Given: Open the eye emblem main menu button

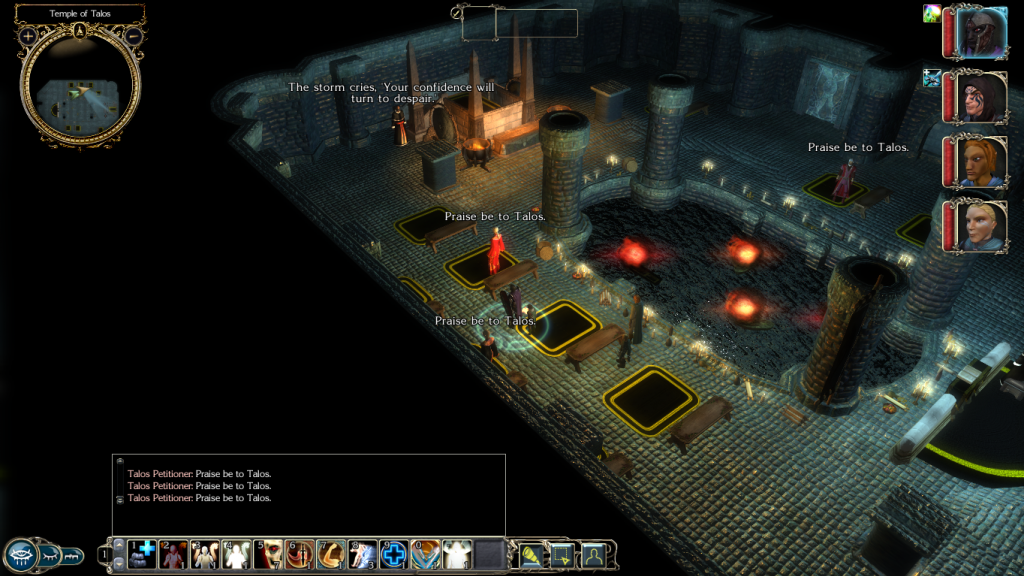Looking at the screenshot, I should point(23,555).
